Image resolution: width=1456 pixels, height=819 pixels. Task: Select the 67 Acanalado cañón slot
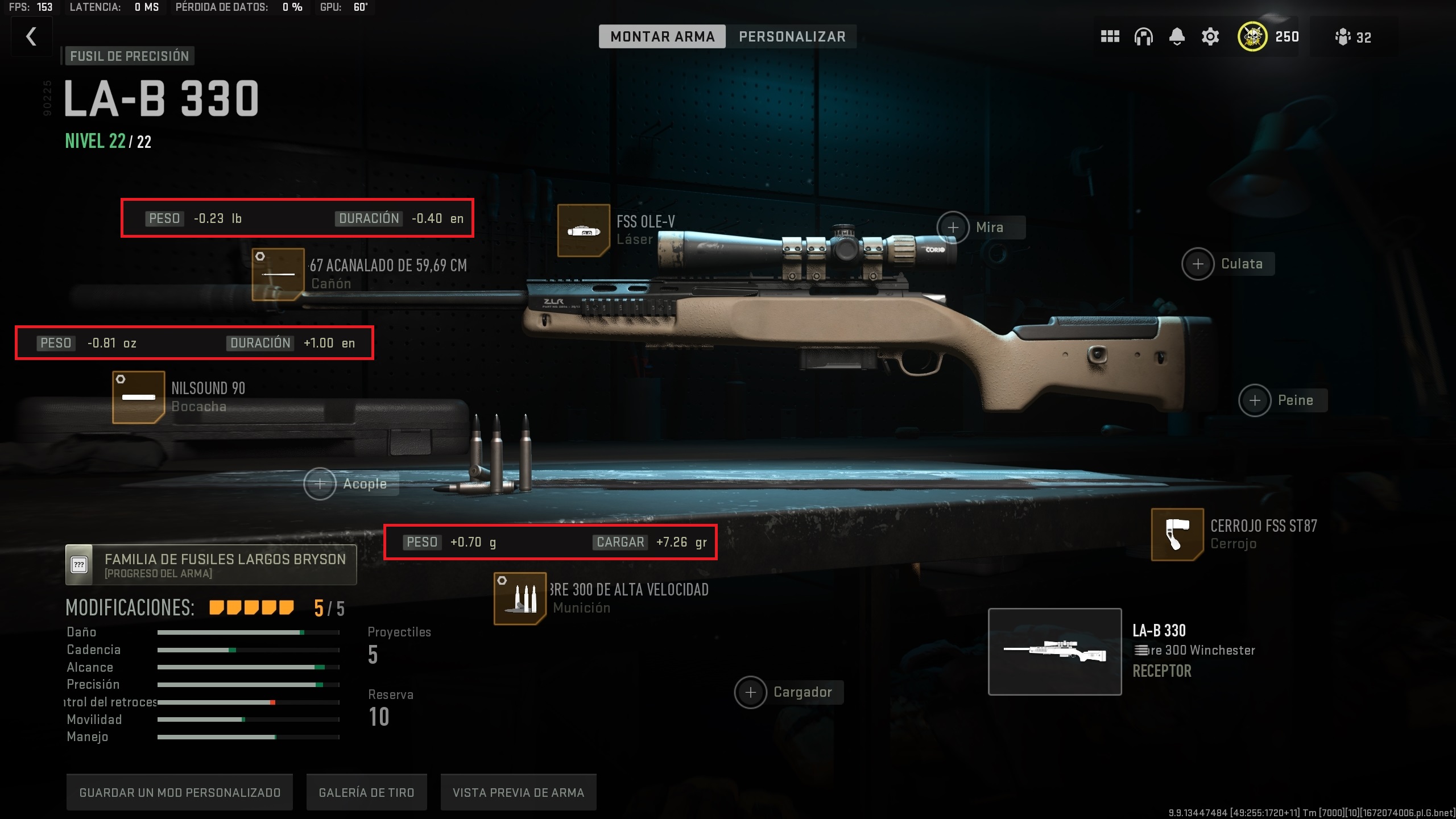(278, 274)
